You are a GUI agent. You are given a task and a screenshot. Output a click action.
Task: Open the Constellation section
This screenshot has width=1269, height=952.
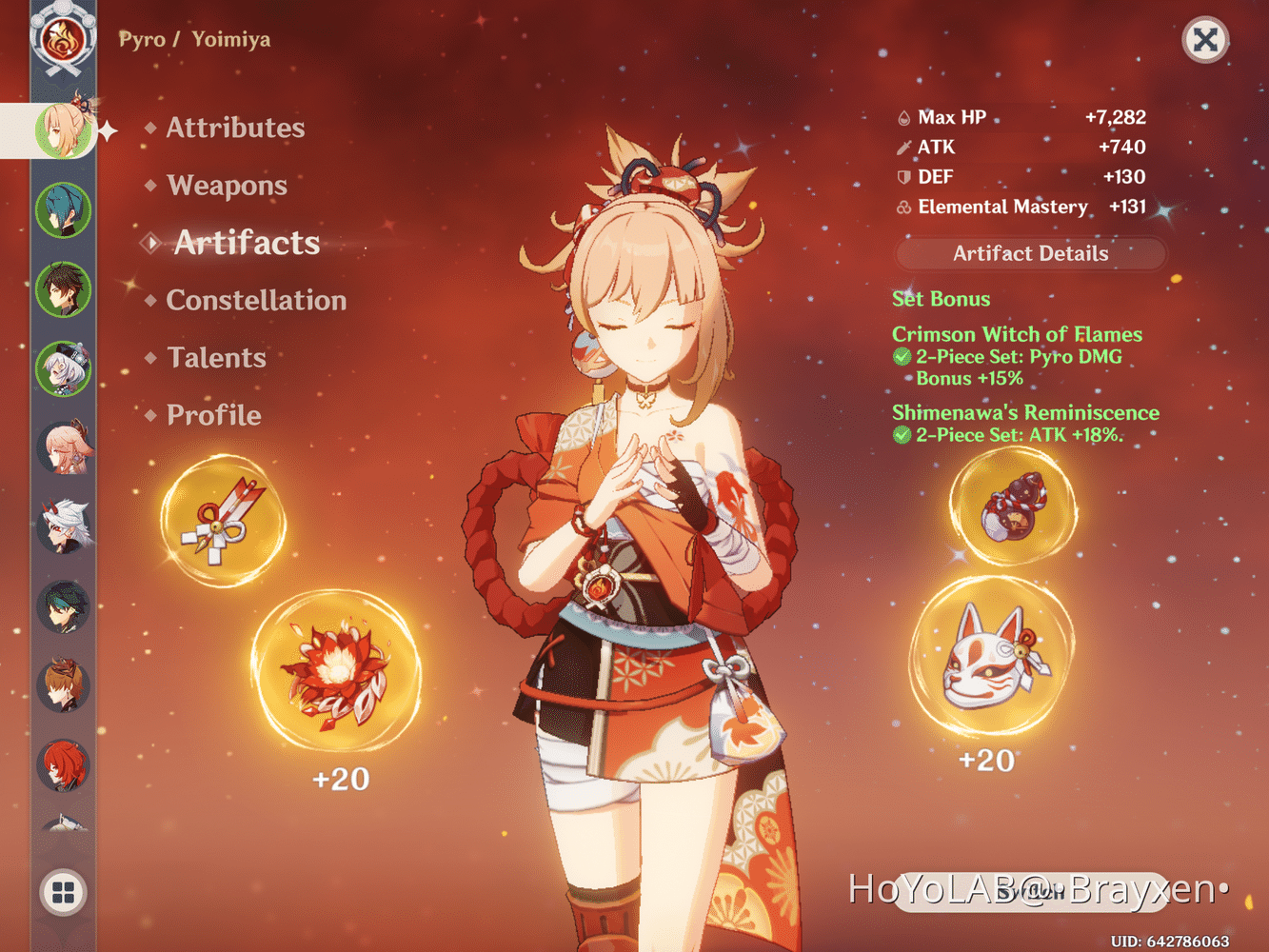coord(255,301)
